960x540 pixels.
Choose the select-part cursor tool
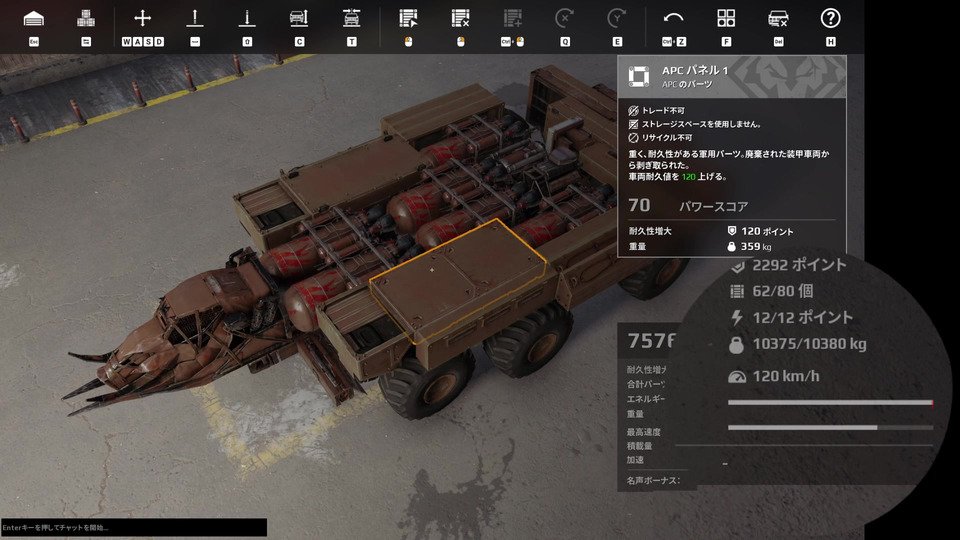tap(408, 19)
